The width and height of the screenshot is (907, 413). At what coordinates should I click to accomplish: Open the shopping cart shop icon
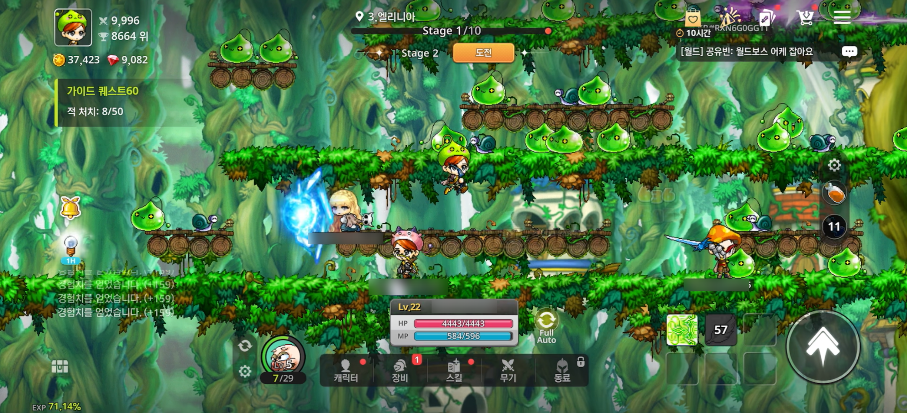[x=805, y=17]
